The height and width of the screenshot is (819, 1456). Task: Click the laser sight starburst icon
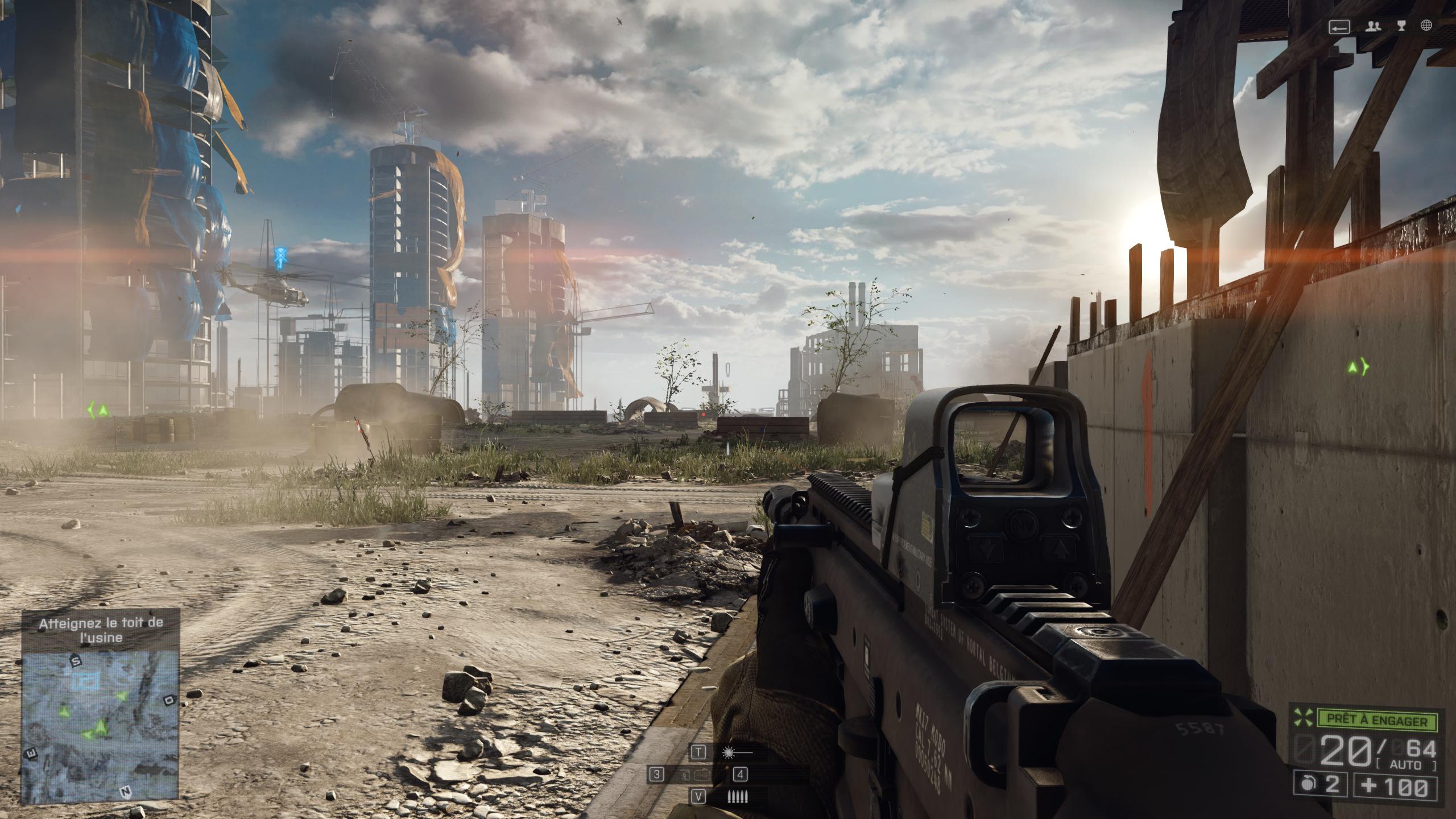pos(729,752)
